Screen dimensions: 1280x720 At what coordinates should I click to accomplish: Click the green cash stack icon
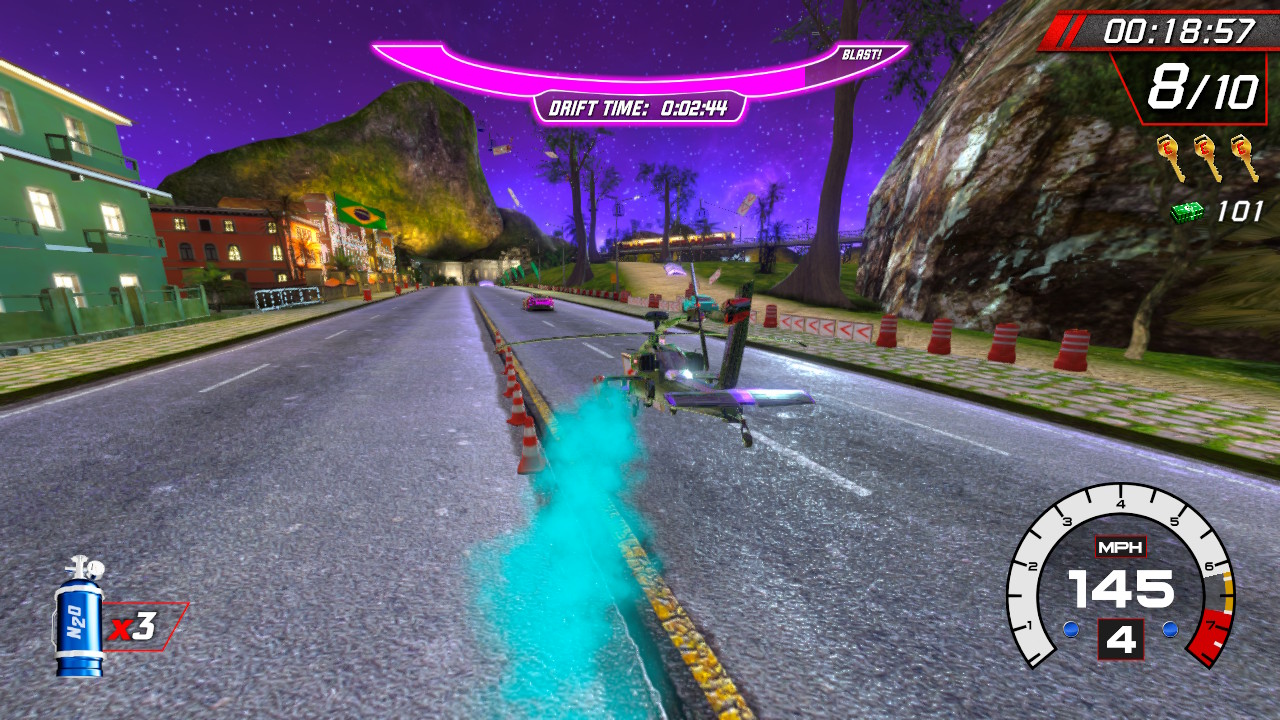(1190, 212)
